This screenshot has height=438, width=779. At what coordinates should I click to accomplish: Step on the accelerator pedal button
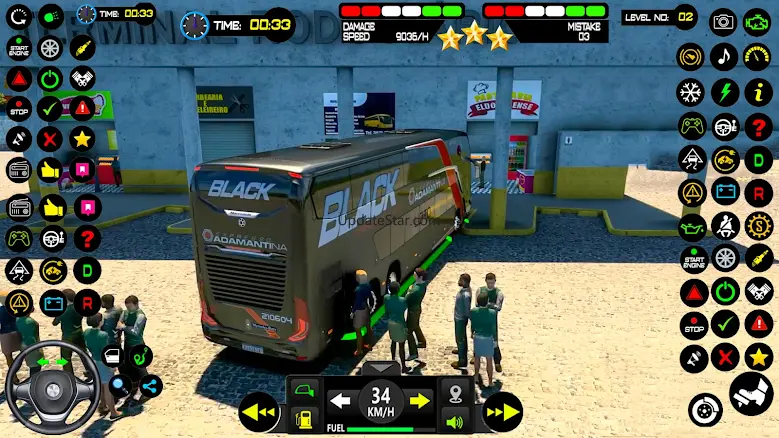(752, 395)
